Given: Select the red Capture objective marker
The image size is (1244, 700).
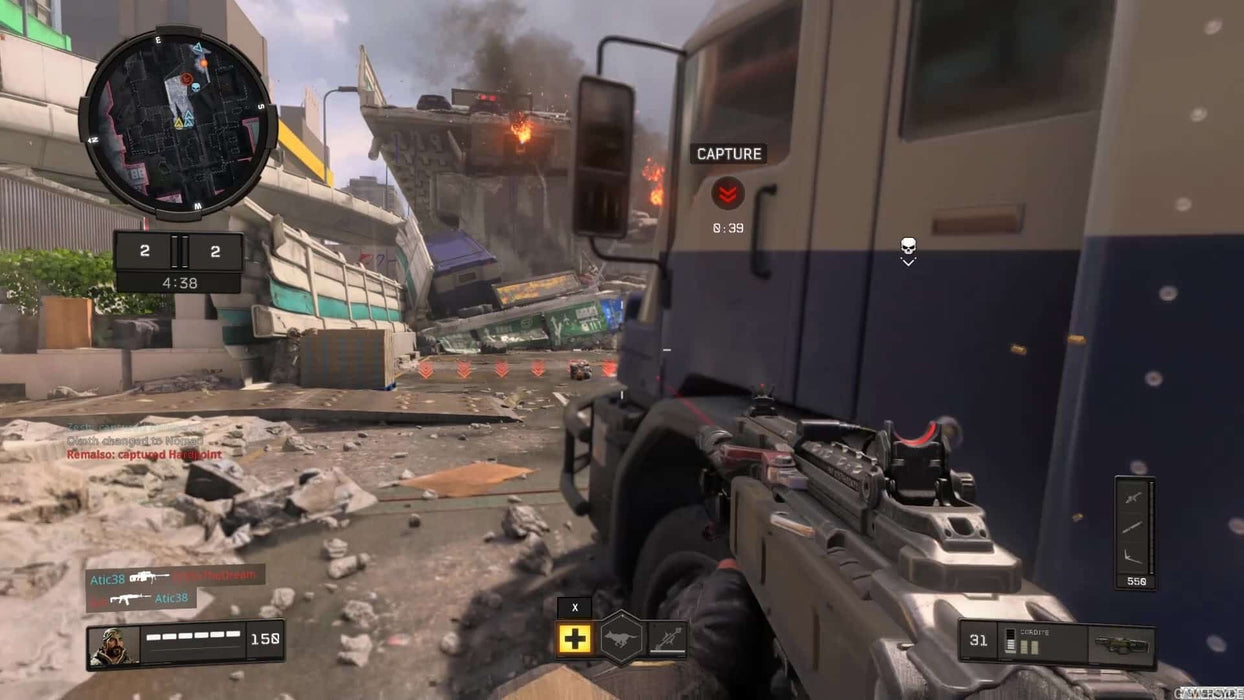Looking at the screenshot, I should tap(727, 192).
